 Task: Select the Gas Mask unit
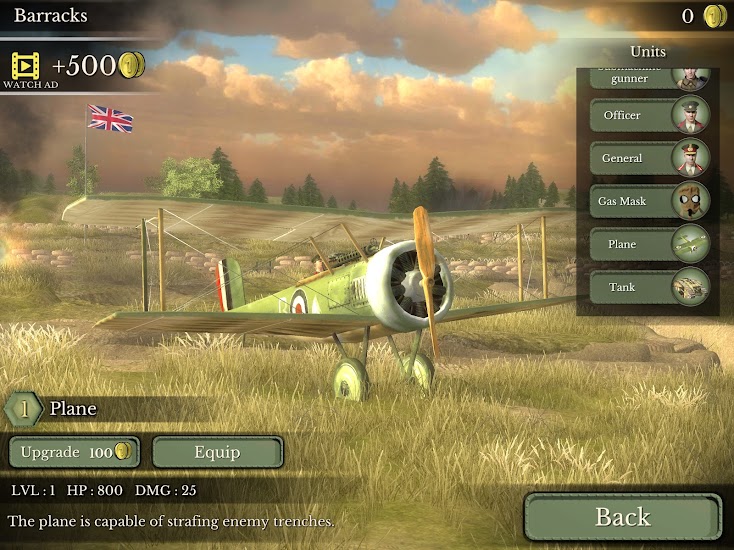(649, 201)
